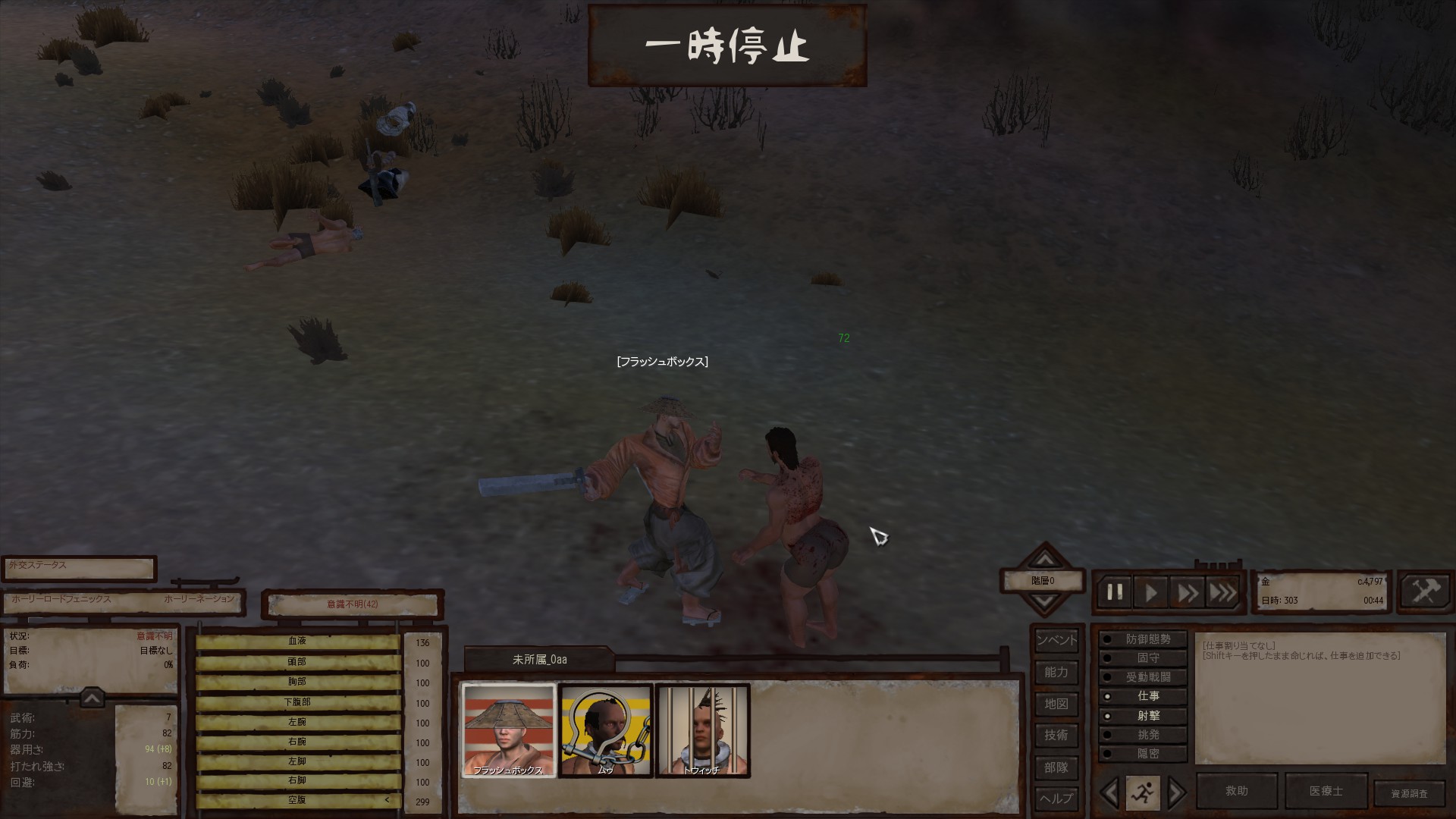Toggle the 挑発 (taunt) option
The image size is (1456, 819).
point(1143,735)
